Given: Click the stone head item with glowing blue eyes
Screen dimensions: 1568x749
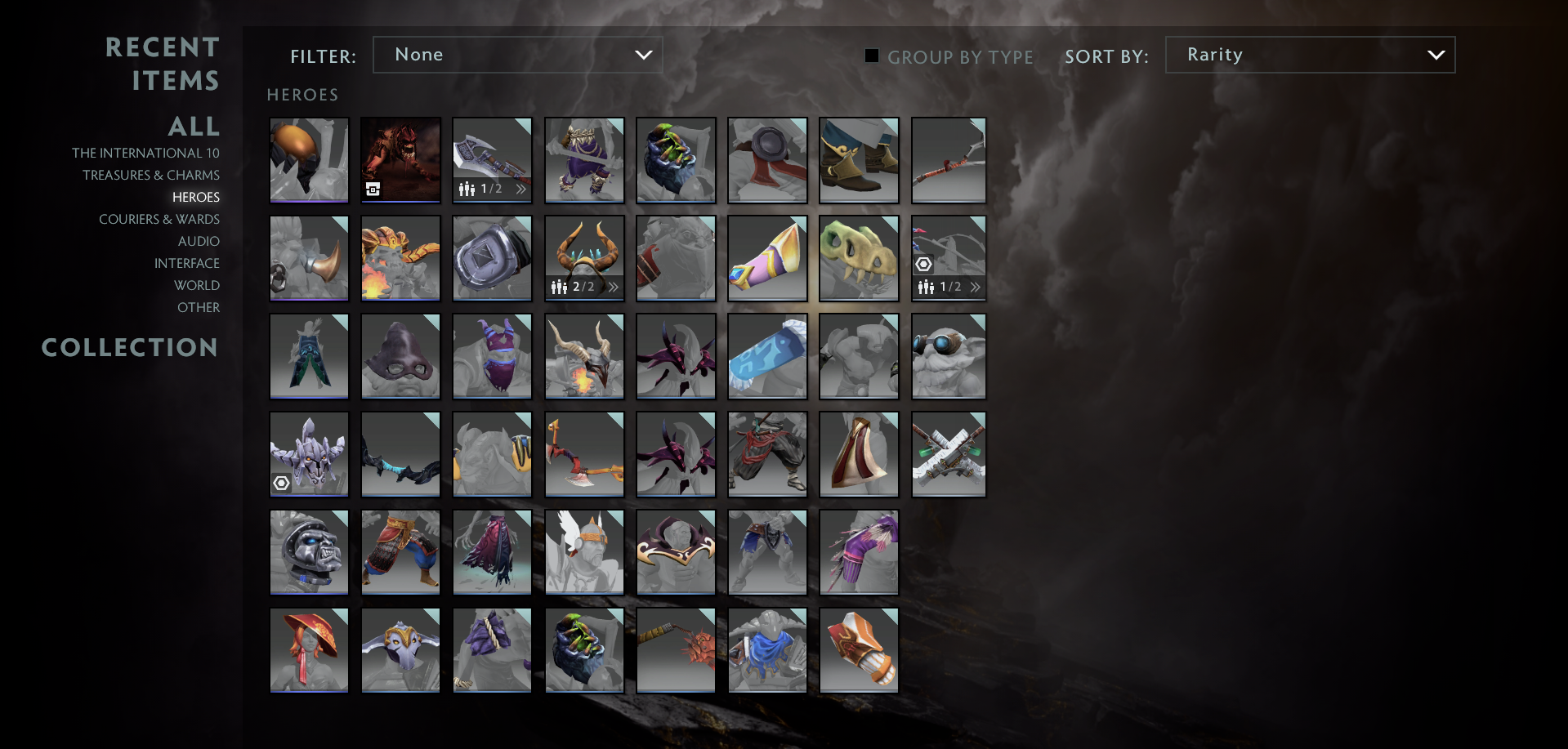Looking at the screenshot, I should point(309,552).
